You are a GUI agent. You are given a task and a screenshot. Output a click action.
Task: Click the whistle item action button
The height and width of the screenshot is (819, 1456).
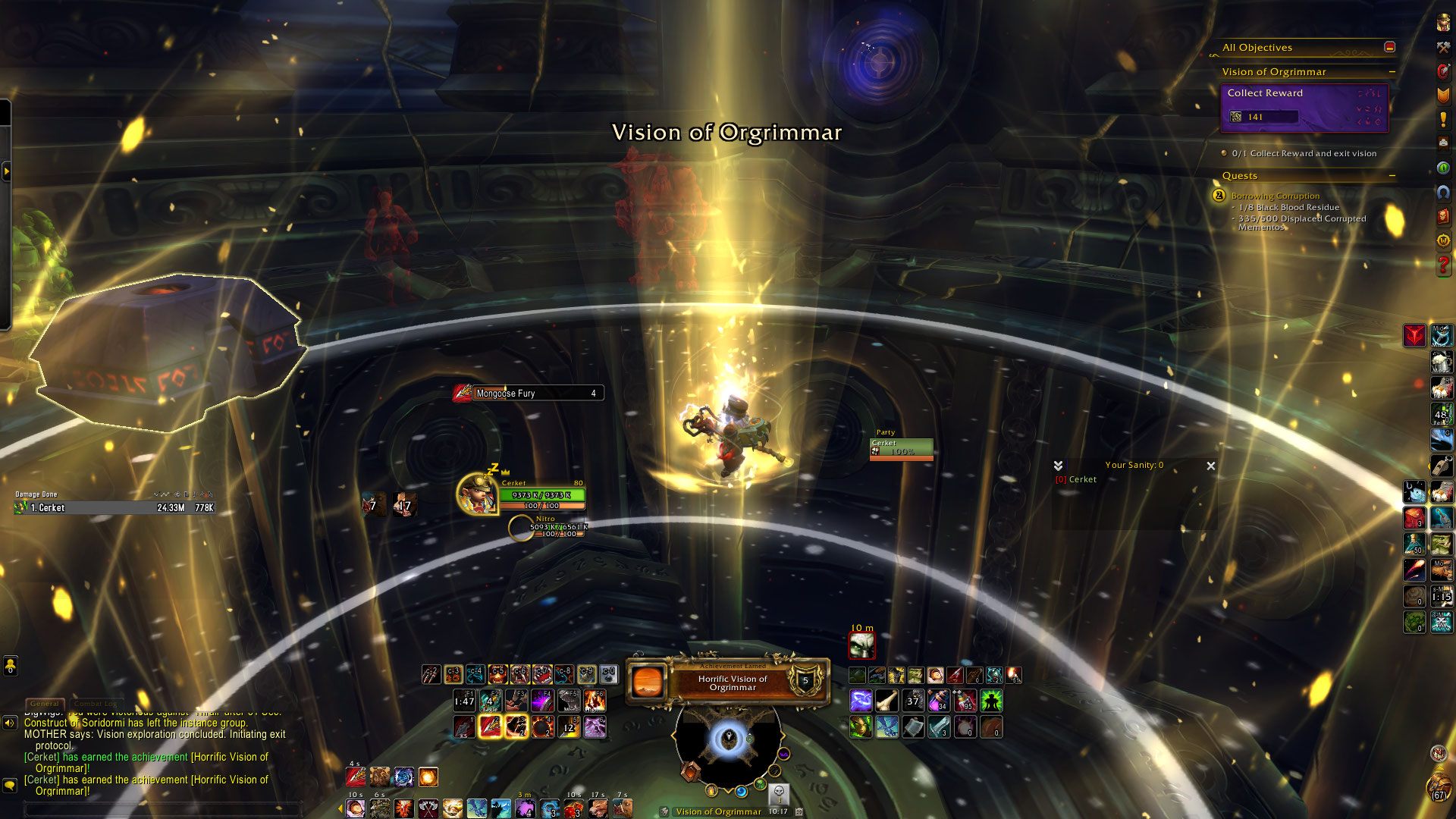tap(1441, 466)
